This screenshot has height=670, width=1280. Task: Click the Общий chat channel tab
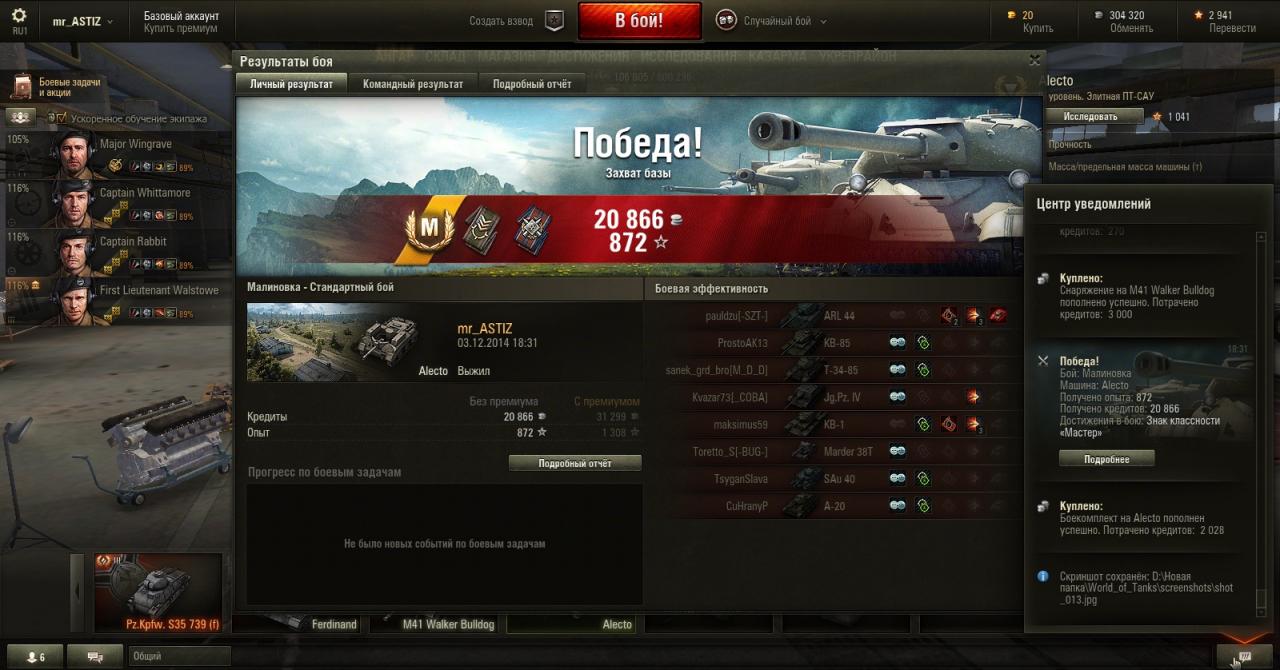(x=178, y=656)
